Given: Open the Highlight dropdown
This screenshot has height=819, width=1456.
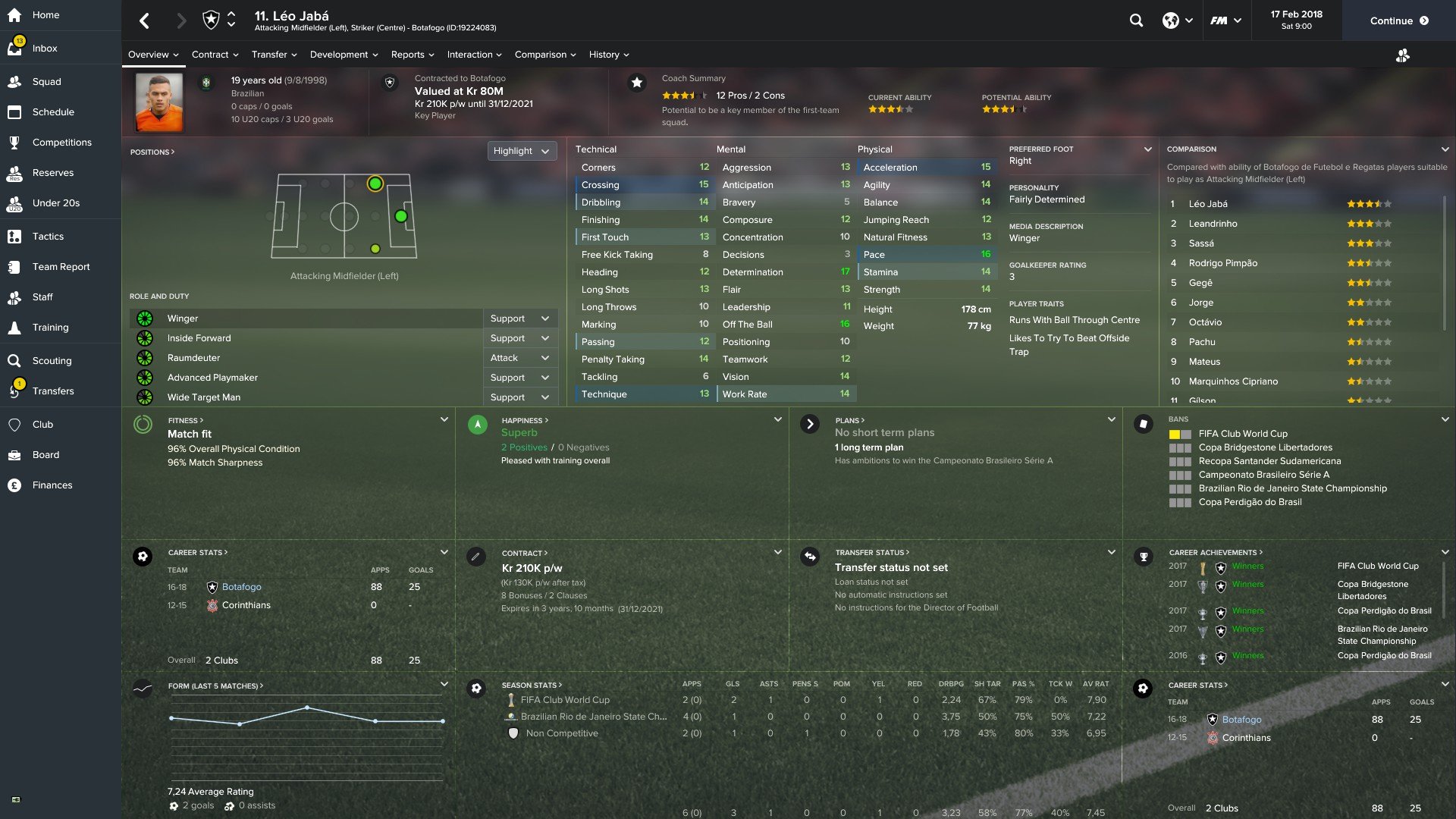Looking at the screenshot, I should click(x=521, y=151).
